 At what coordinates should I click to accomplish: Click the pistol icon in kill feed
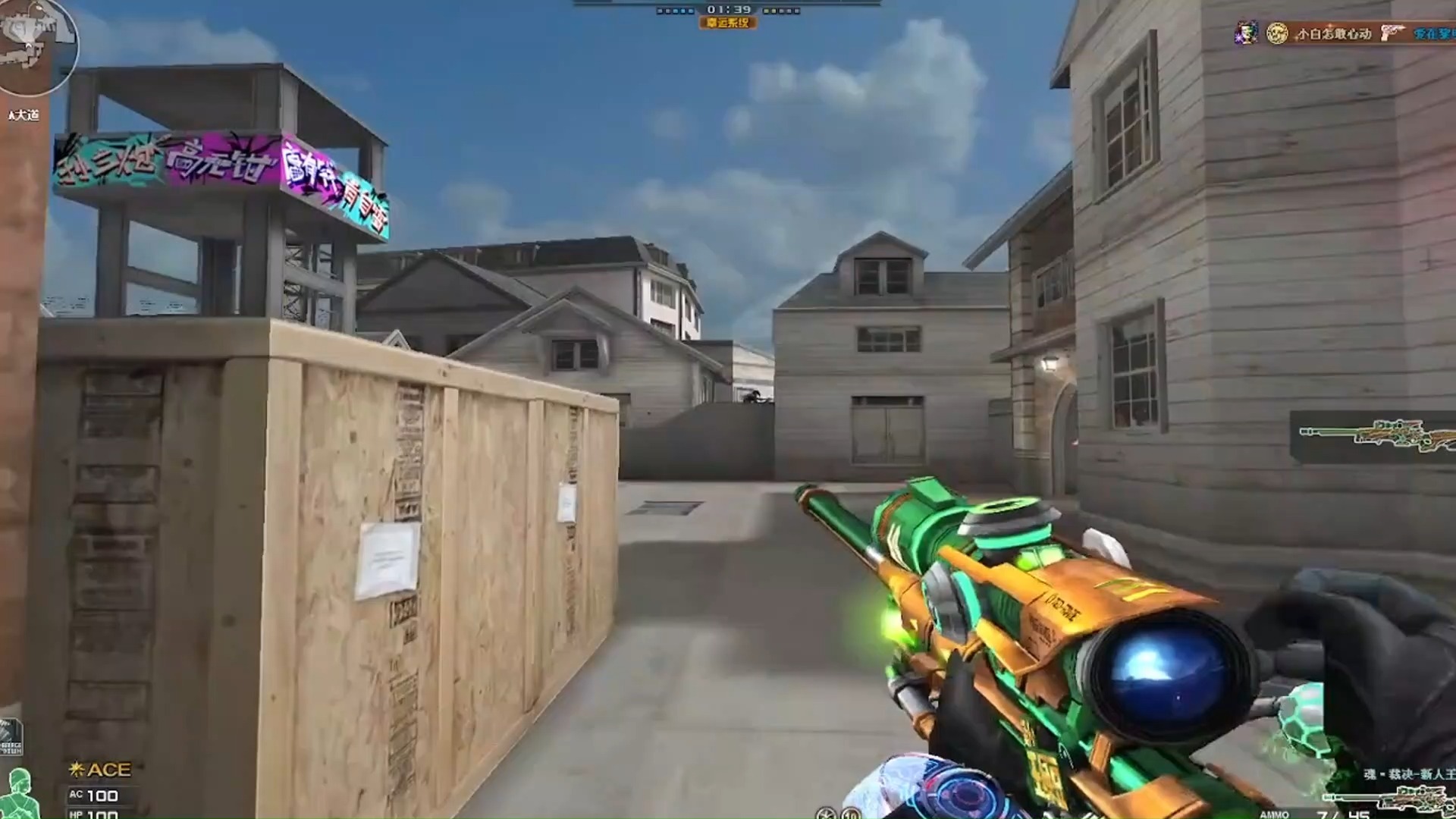1392,33
